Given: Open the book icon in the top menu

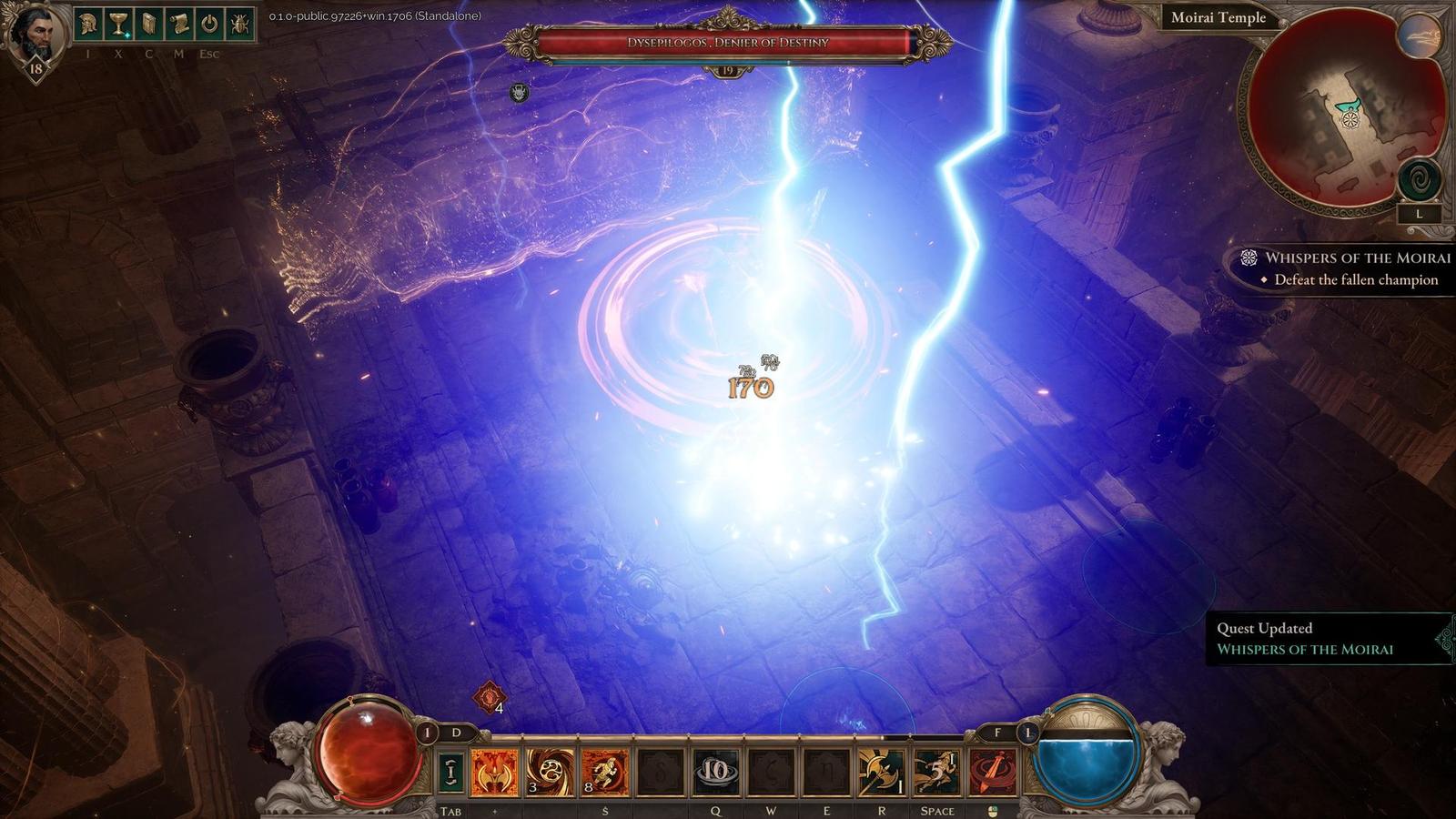Looking at the screenshot, I should (149, 25).
